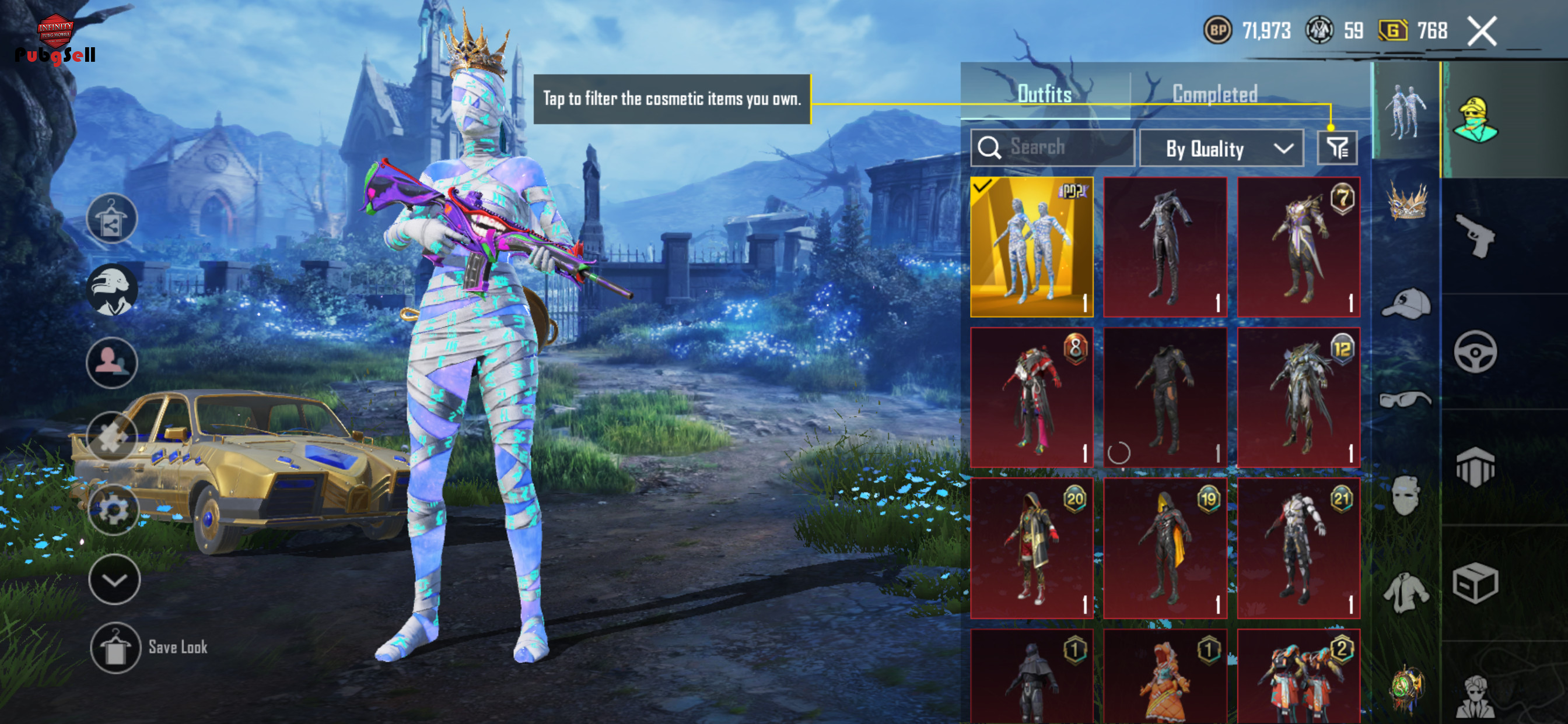Select the level 12 armored outfit
Image resolution: width=1568 pixels, height=724 pixels.
click(x=1298, y=398)
